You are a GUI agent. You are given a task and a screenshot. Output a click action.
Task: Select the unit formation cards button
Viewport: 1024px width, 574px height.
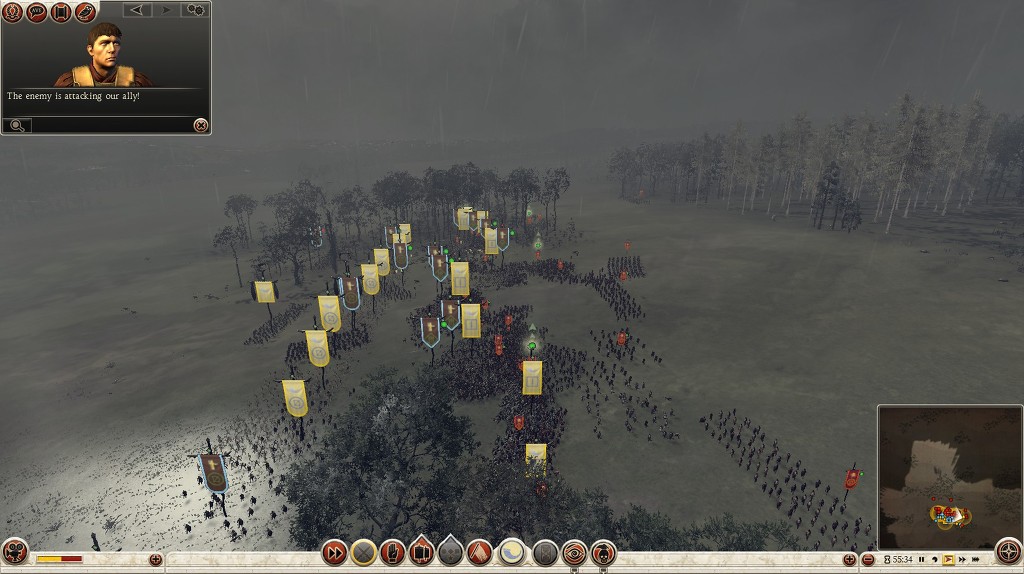(422, 552)
